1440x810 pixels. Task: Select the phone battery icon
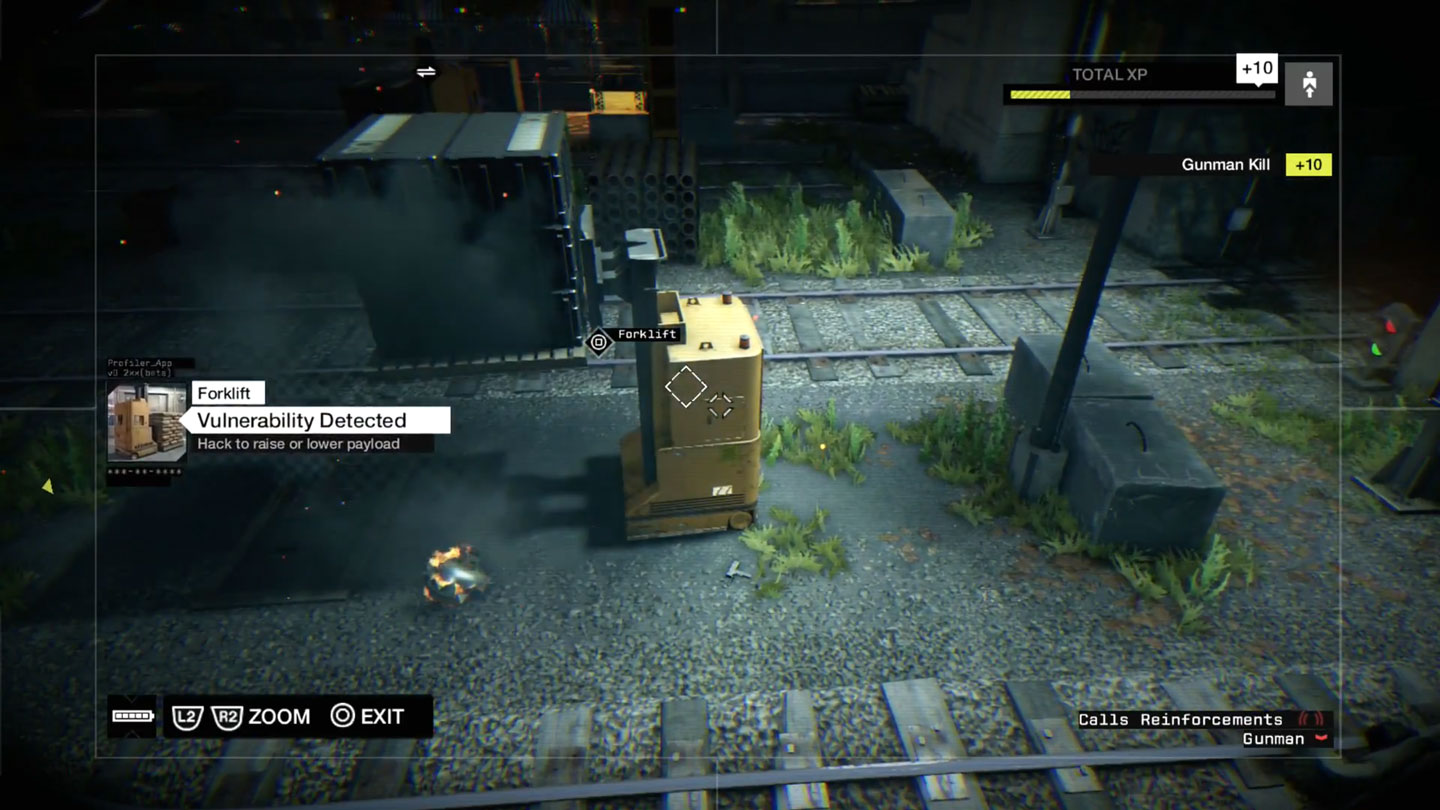pos(132,716)
